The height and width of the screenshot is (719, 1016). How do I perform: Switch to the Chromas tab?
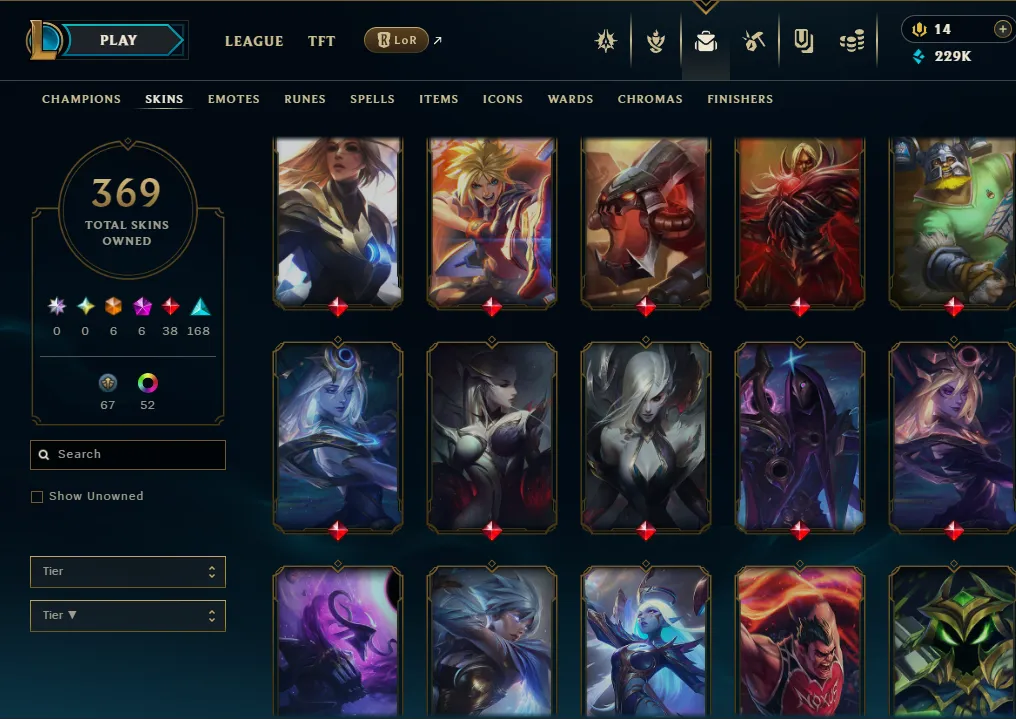click(650, 99)
